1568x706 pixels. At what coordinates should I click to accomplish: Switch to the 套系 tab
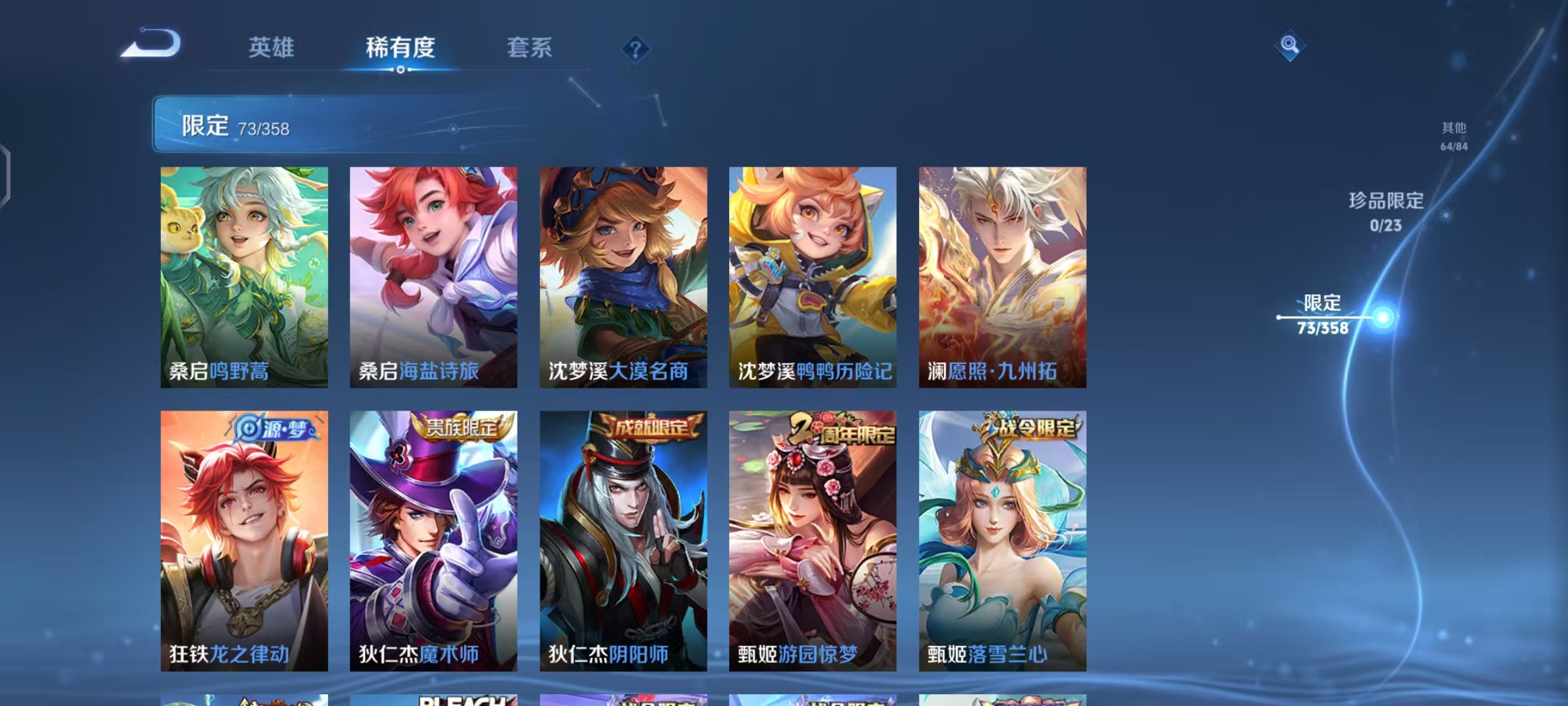tap(530, 48)
